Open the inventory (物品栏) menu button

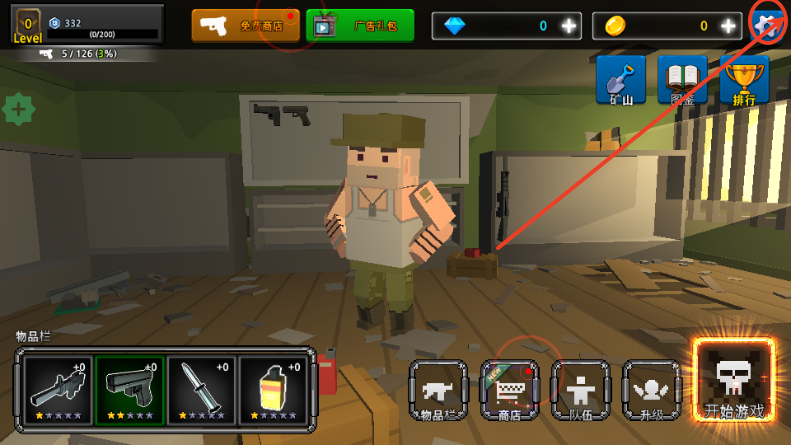pos(439,390)
